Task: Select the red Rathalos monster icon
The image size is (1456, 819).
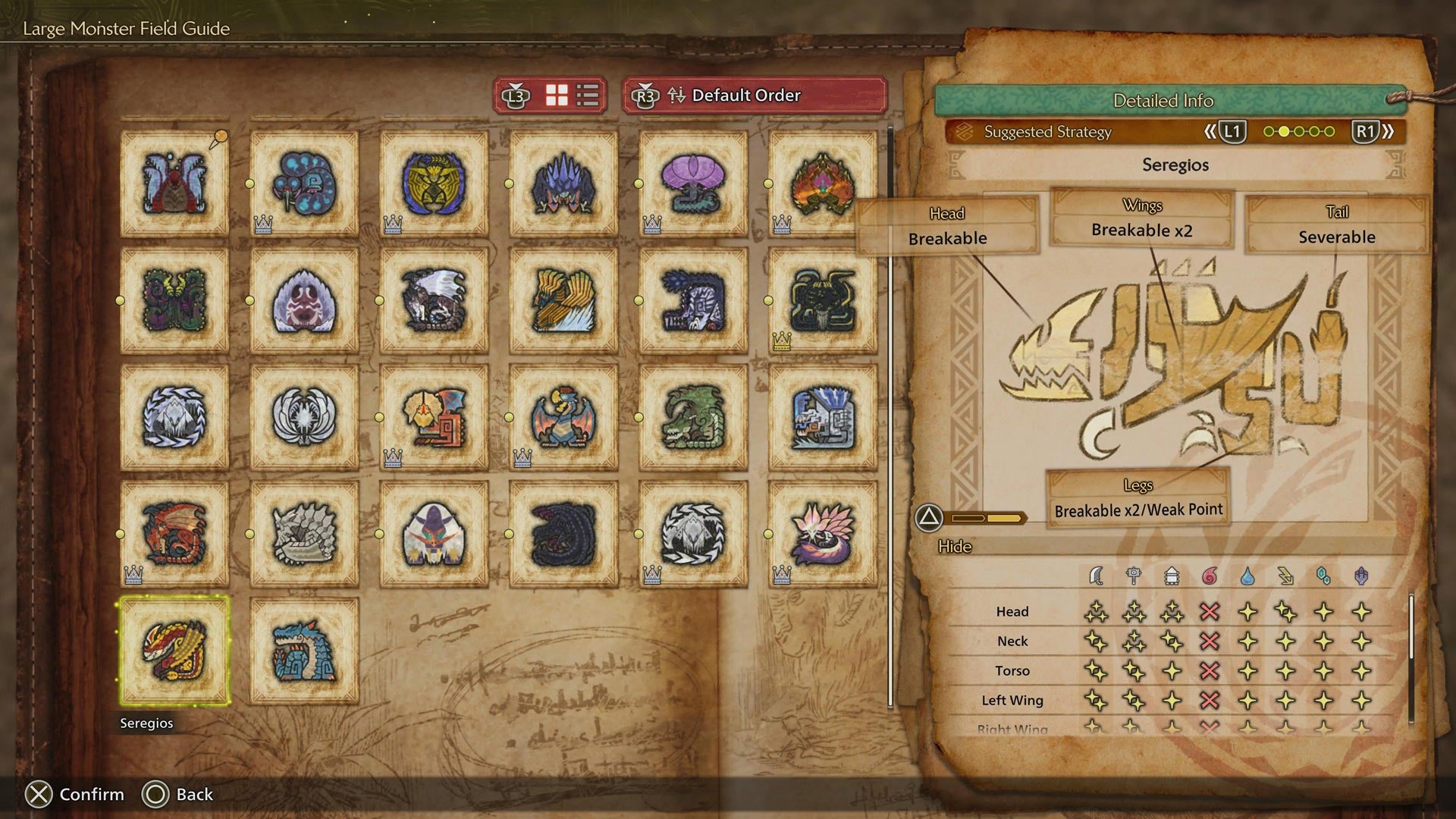Action: (174, 531)
